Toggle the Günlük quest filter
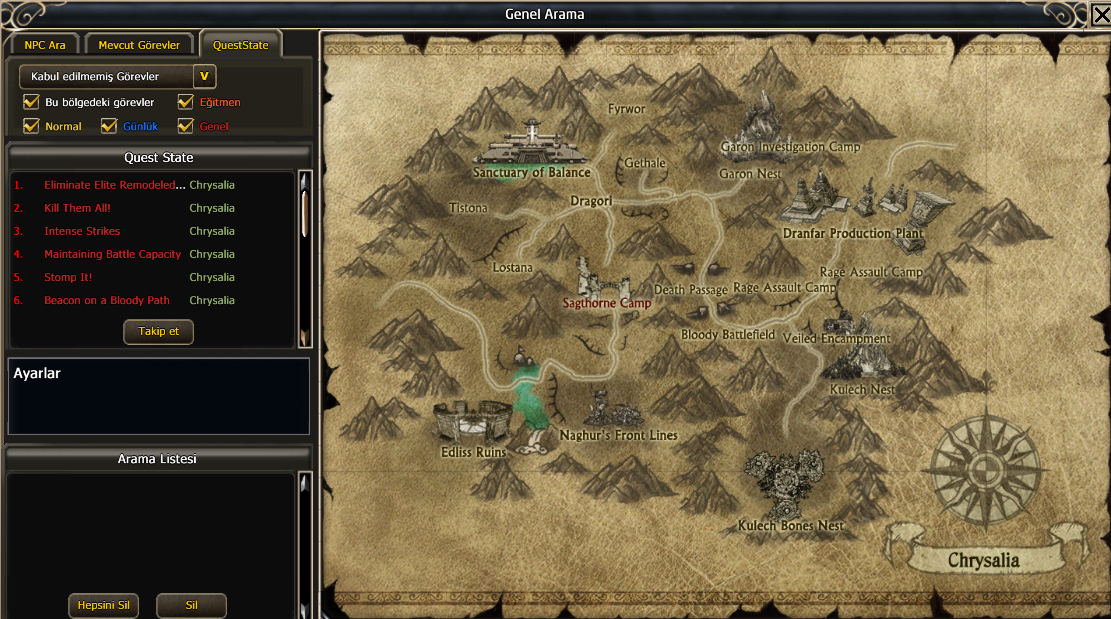1111x619 pixels. 109,127
